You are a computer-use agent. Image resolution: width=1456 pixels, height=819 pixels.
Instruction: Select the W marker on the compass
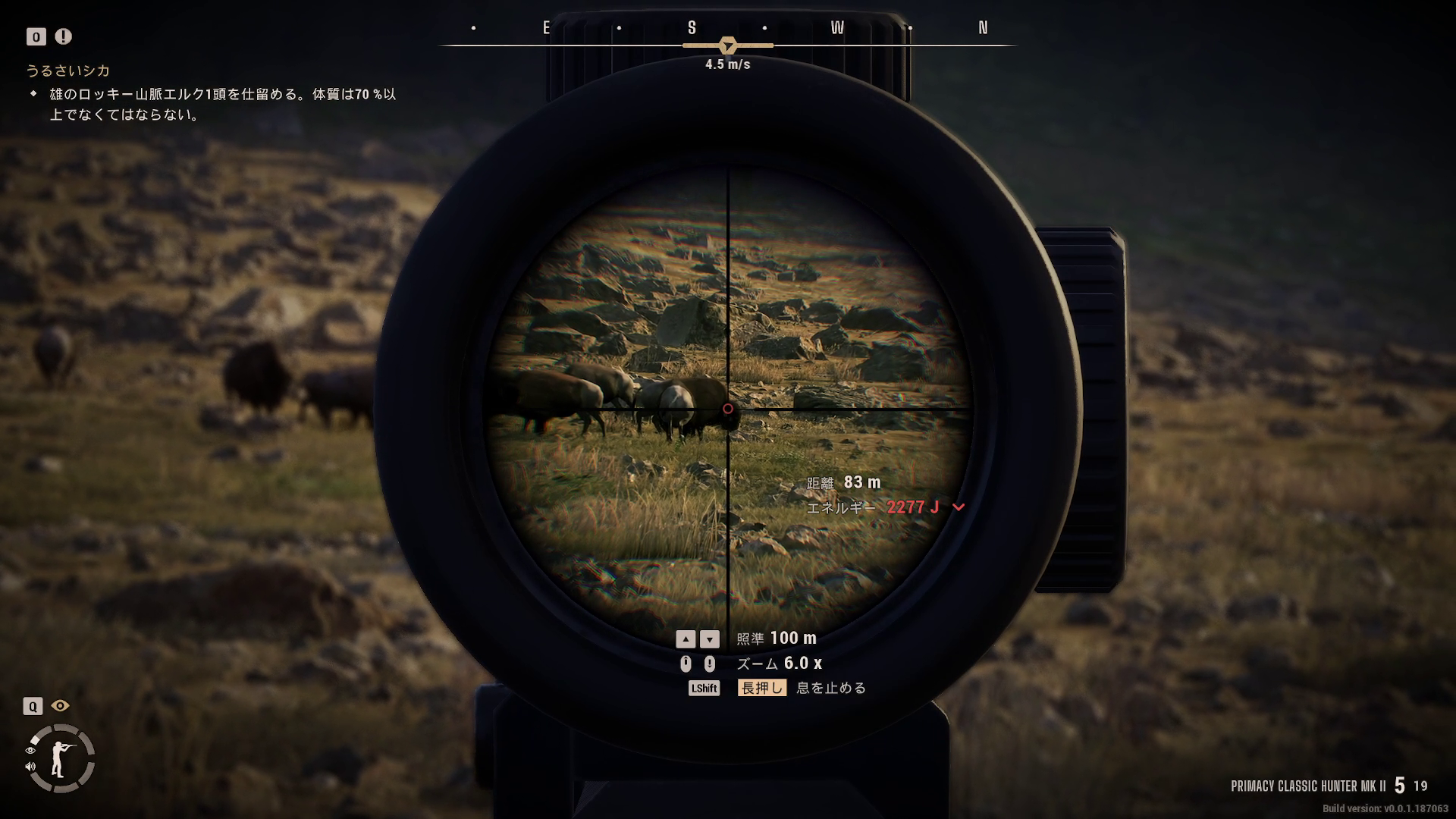837,28
